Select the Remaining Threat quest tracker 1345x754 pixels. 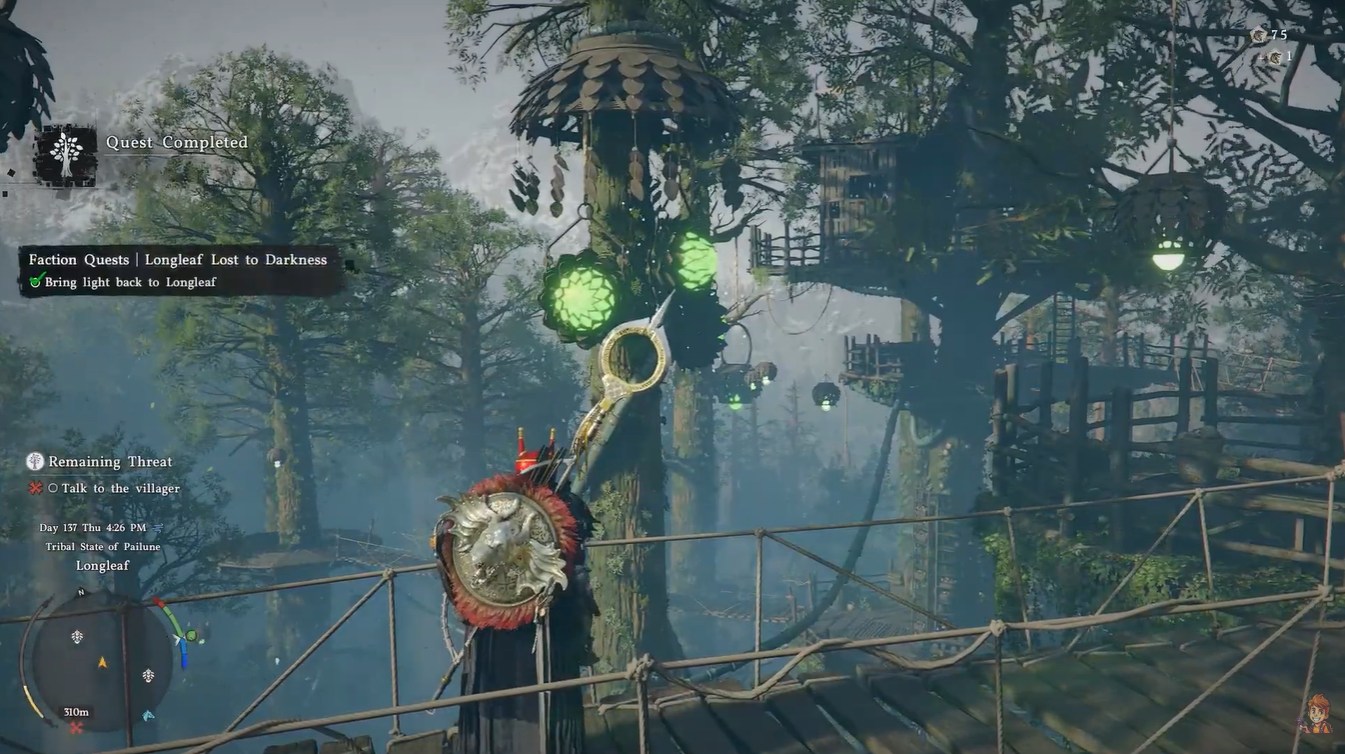(x=110, y=462)
